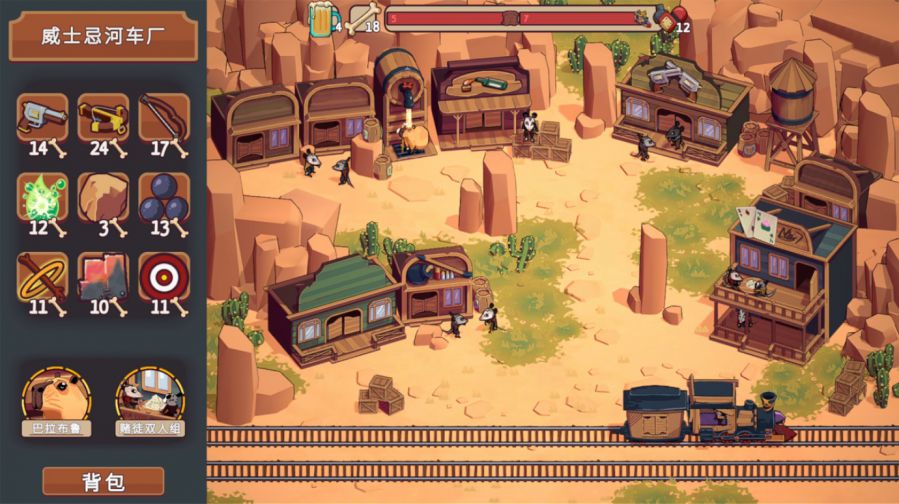Image resolution: width=899 pixels, height=504 pixels.
Task: Pick the torn red map item
Action: click(x=103, y=277)
